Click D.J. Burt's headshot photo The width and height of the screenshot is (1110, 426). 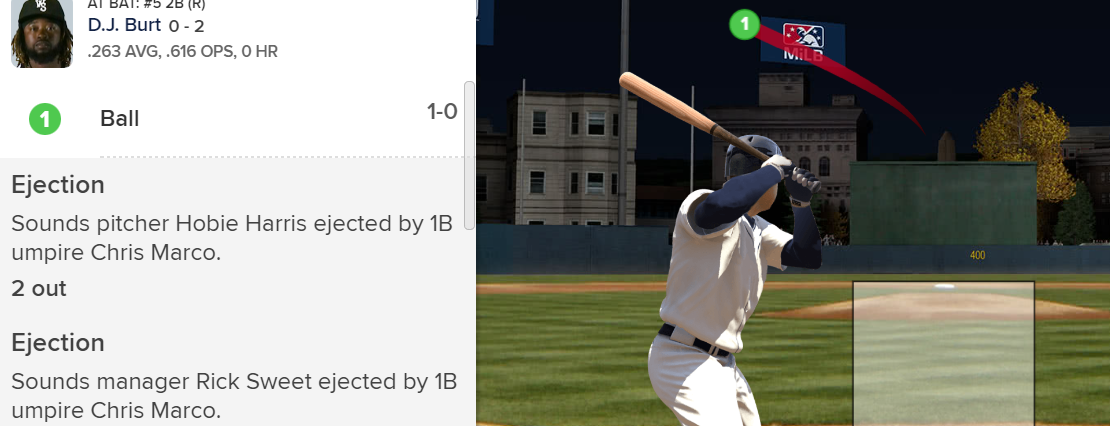[42, 33]
